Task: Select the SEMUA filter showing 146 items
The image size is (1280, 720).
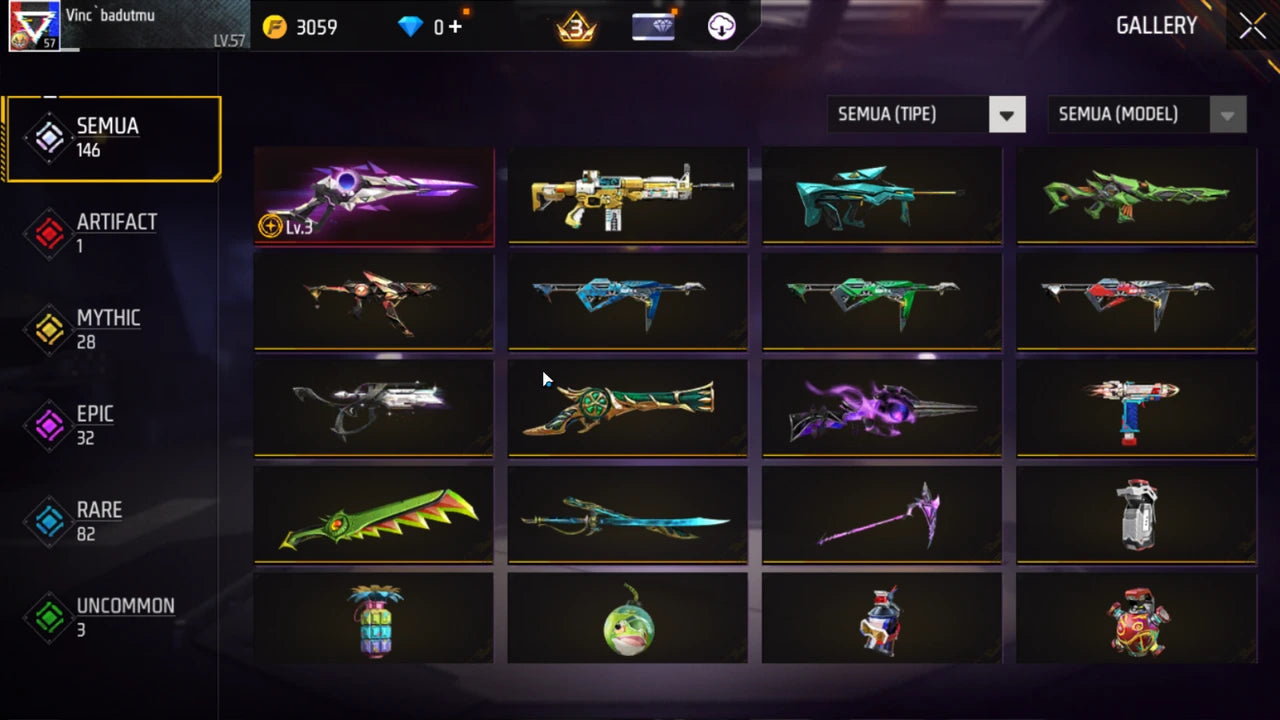Action: point(111,137)
